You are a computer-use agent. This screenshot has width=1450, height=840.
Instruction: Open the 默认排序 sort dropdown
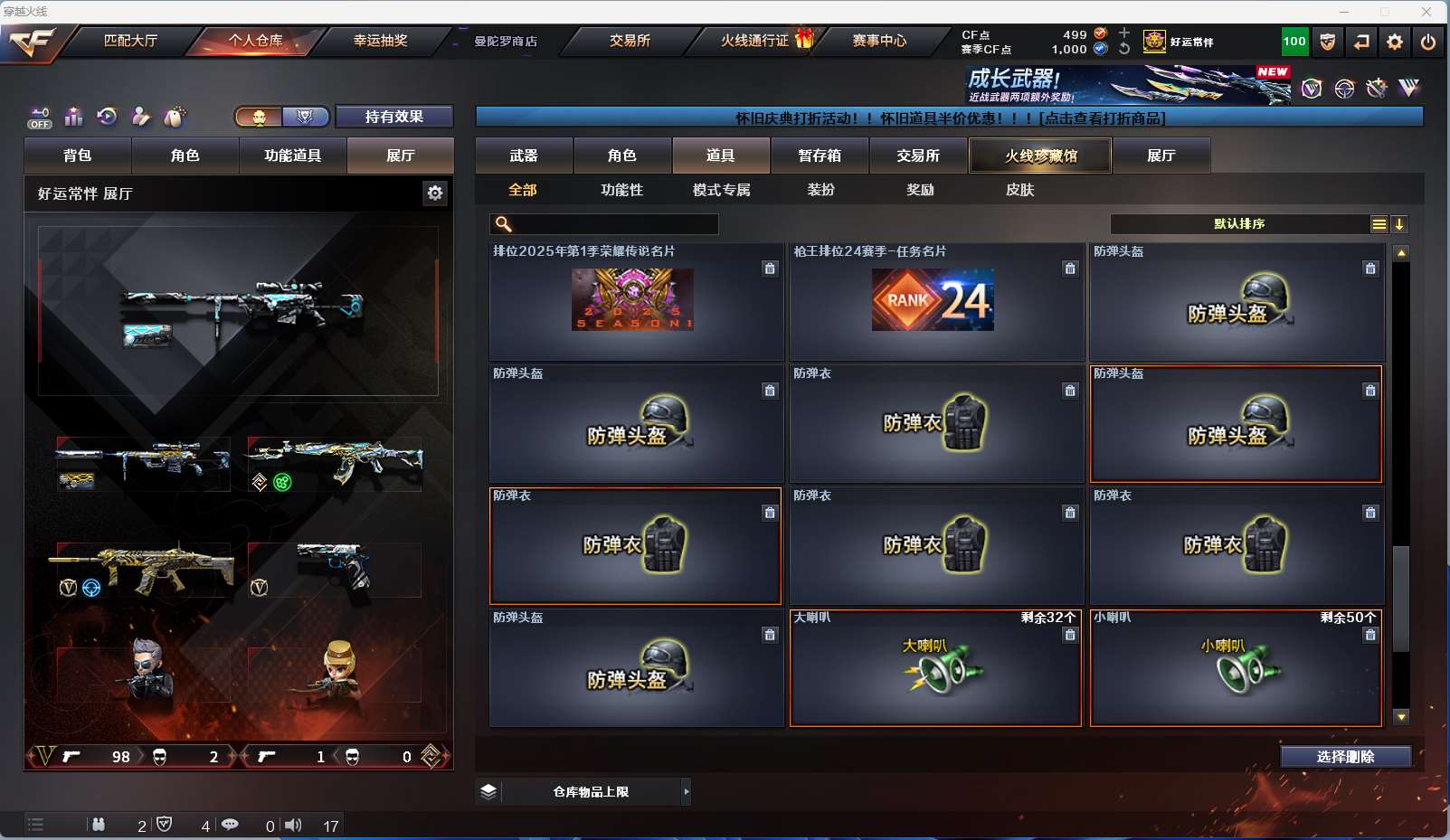click(x=1239, y=224)
